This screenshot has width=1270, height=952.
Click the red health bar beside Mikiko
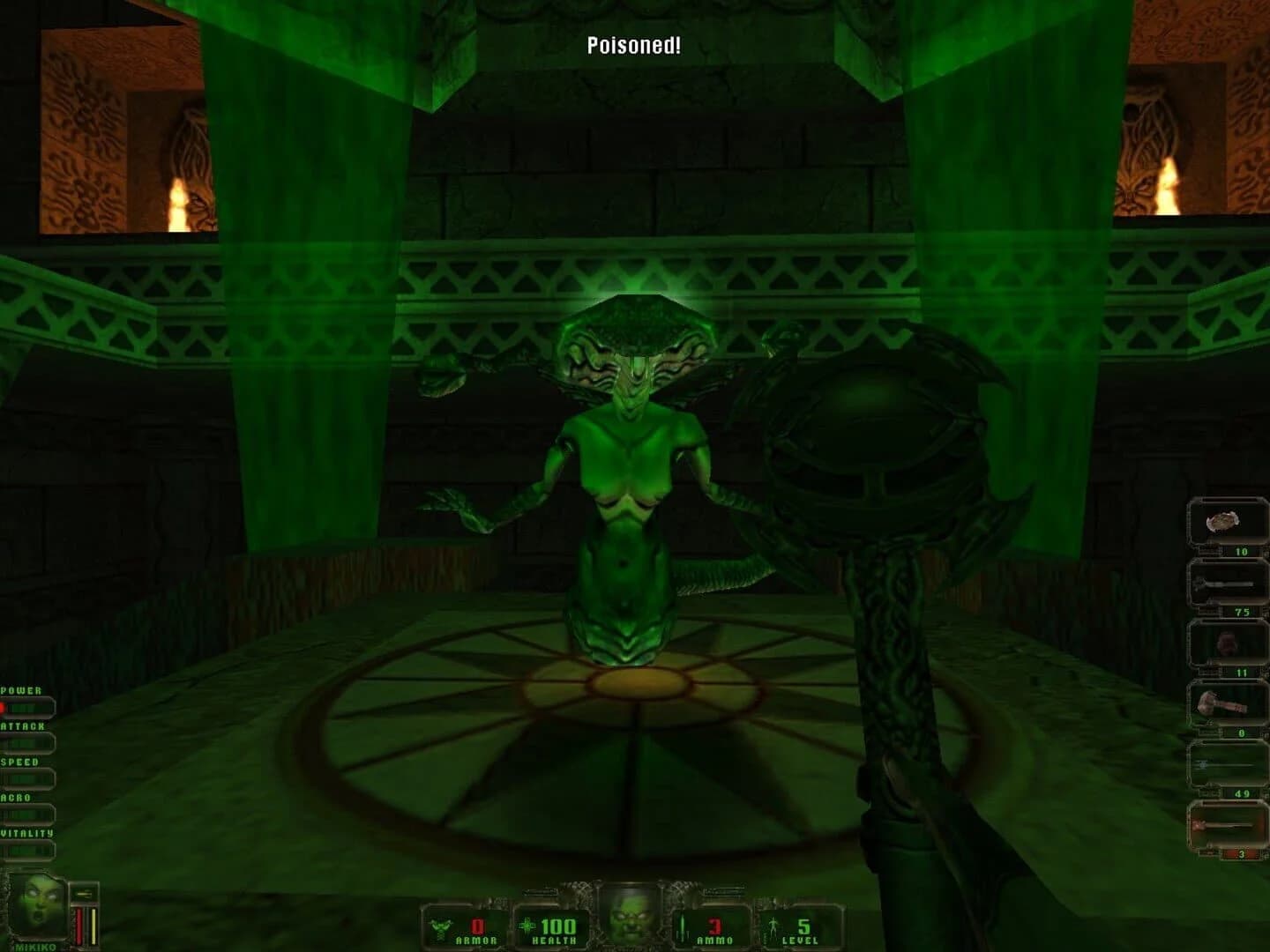pyautogui.click(x=79, y=924)
